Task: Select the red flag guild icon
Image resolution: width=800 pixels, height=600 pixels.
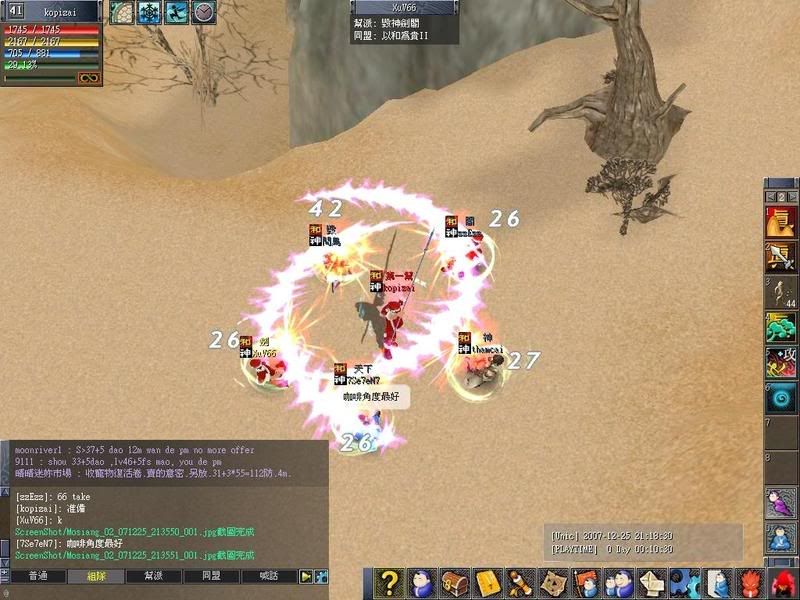Action: (585, 582)
